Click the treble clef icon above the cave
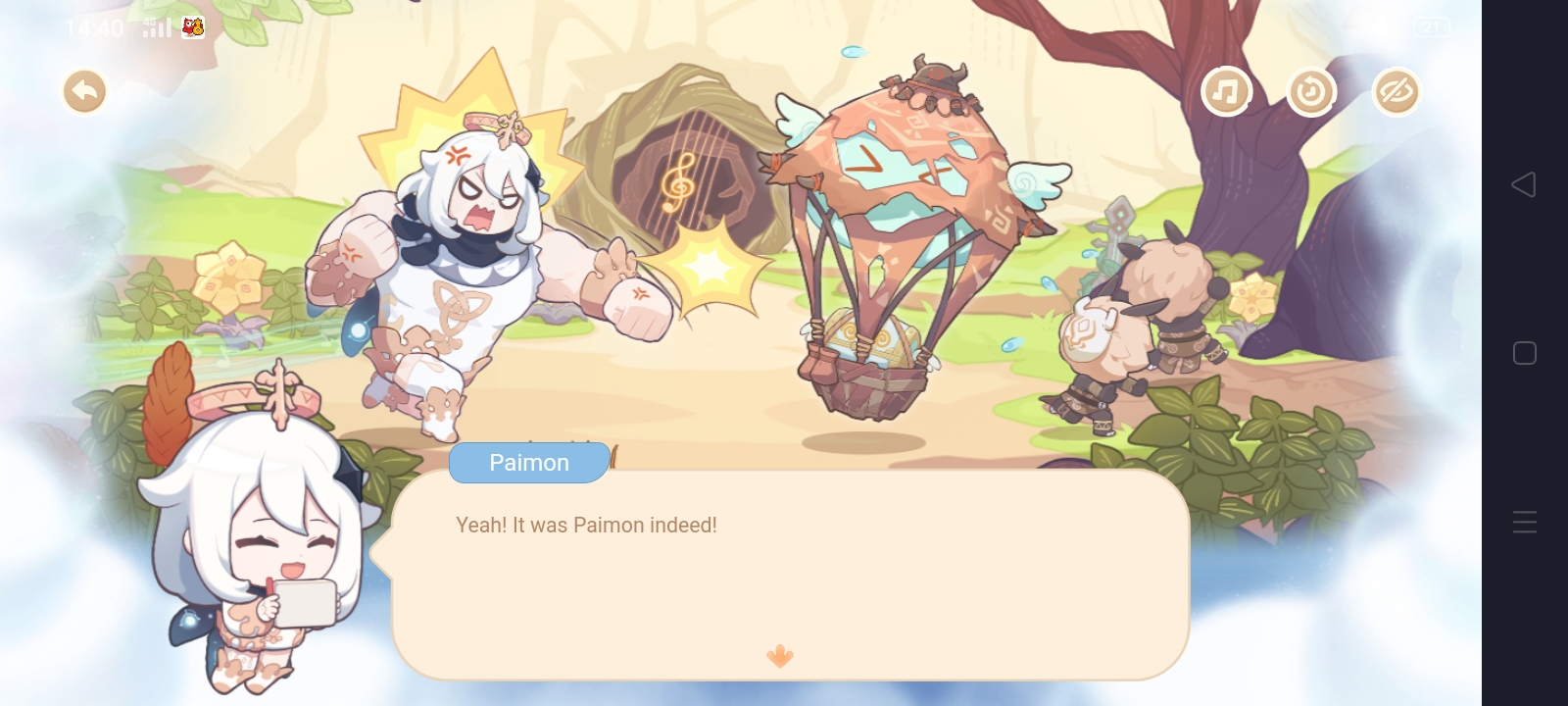This screenshot has height=706, width=1568. point(679,182)
